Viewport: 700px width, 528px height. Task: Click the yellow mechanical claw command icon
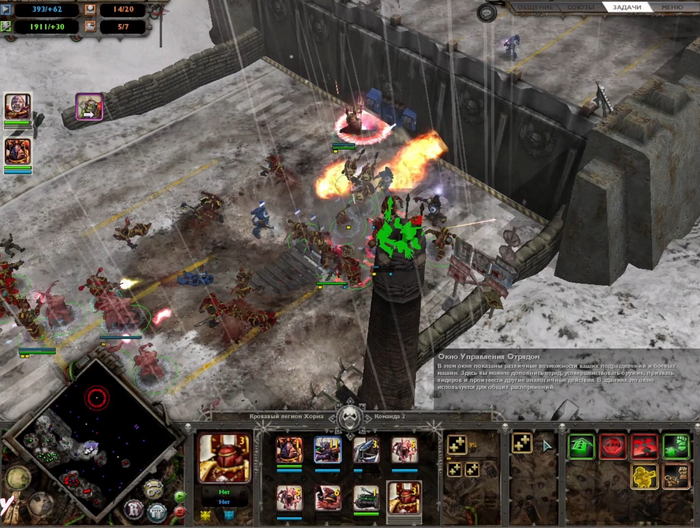646,476
